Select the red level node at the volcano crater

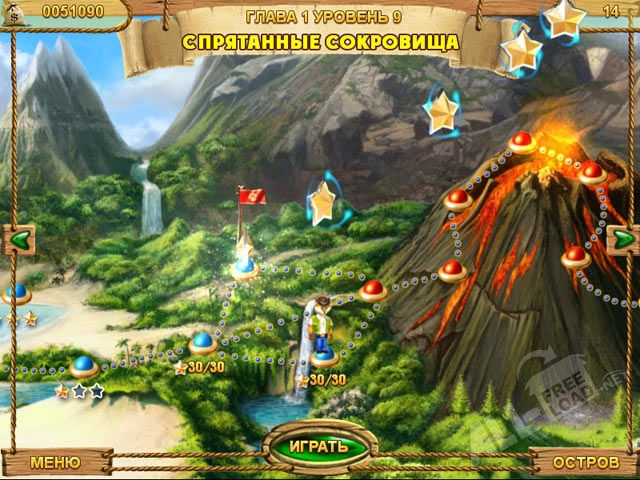521,142
